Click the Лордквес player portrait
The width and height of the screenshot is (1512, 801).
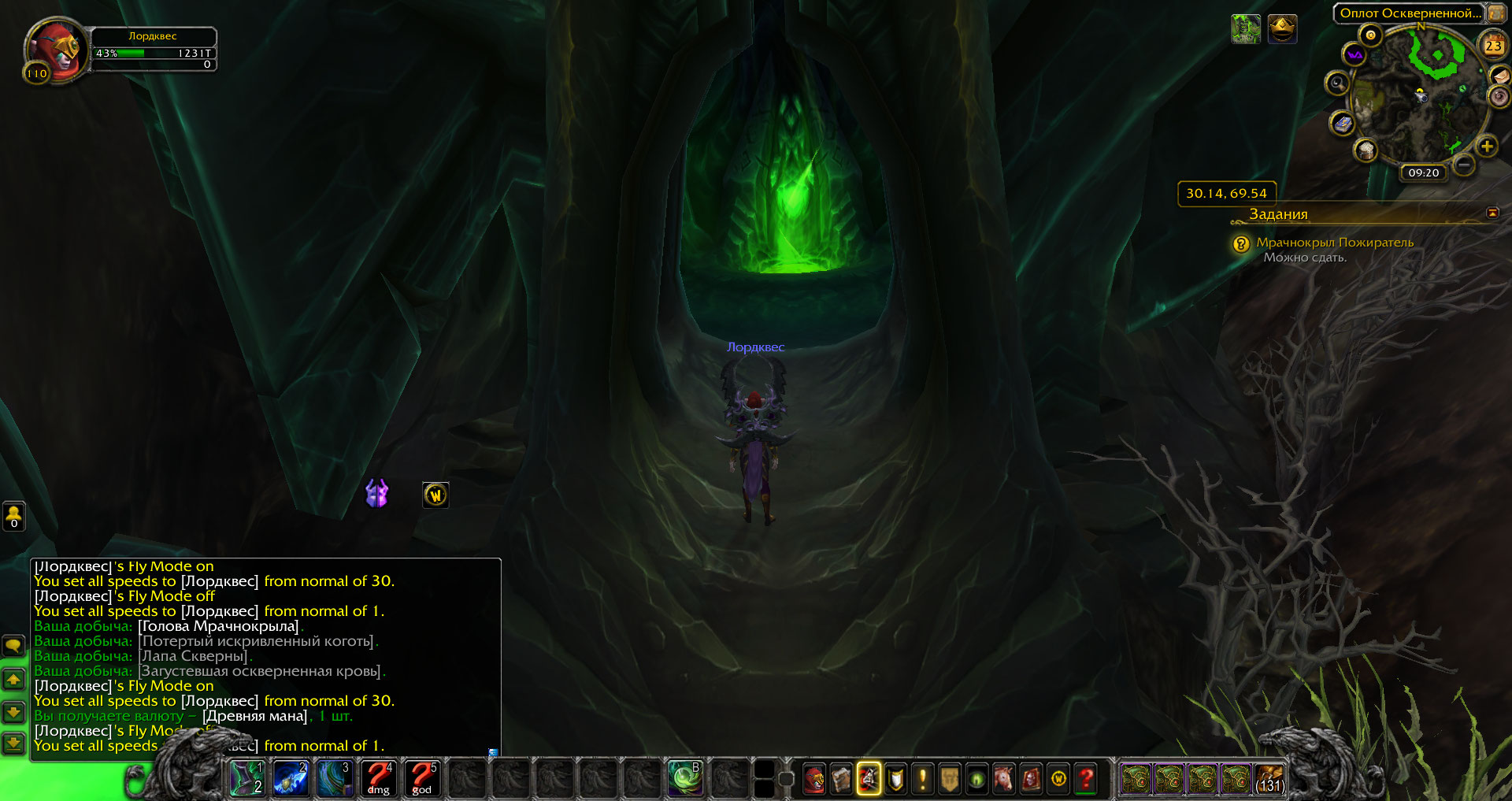coord(54,50)
